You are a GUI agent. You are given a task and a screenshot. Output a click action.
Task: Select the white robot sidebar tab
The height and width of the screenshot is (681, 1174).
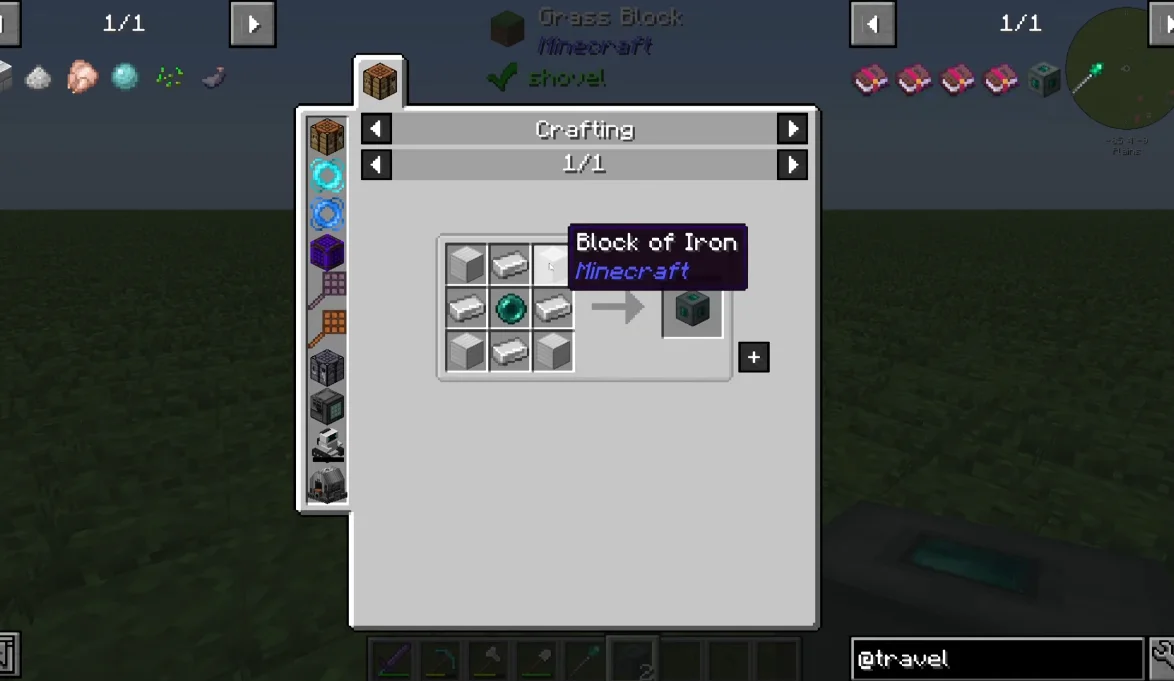pos(327,443)
